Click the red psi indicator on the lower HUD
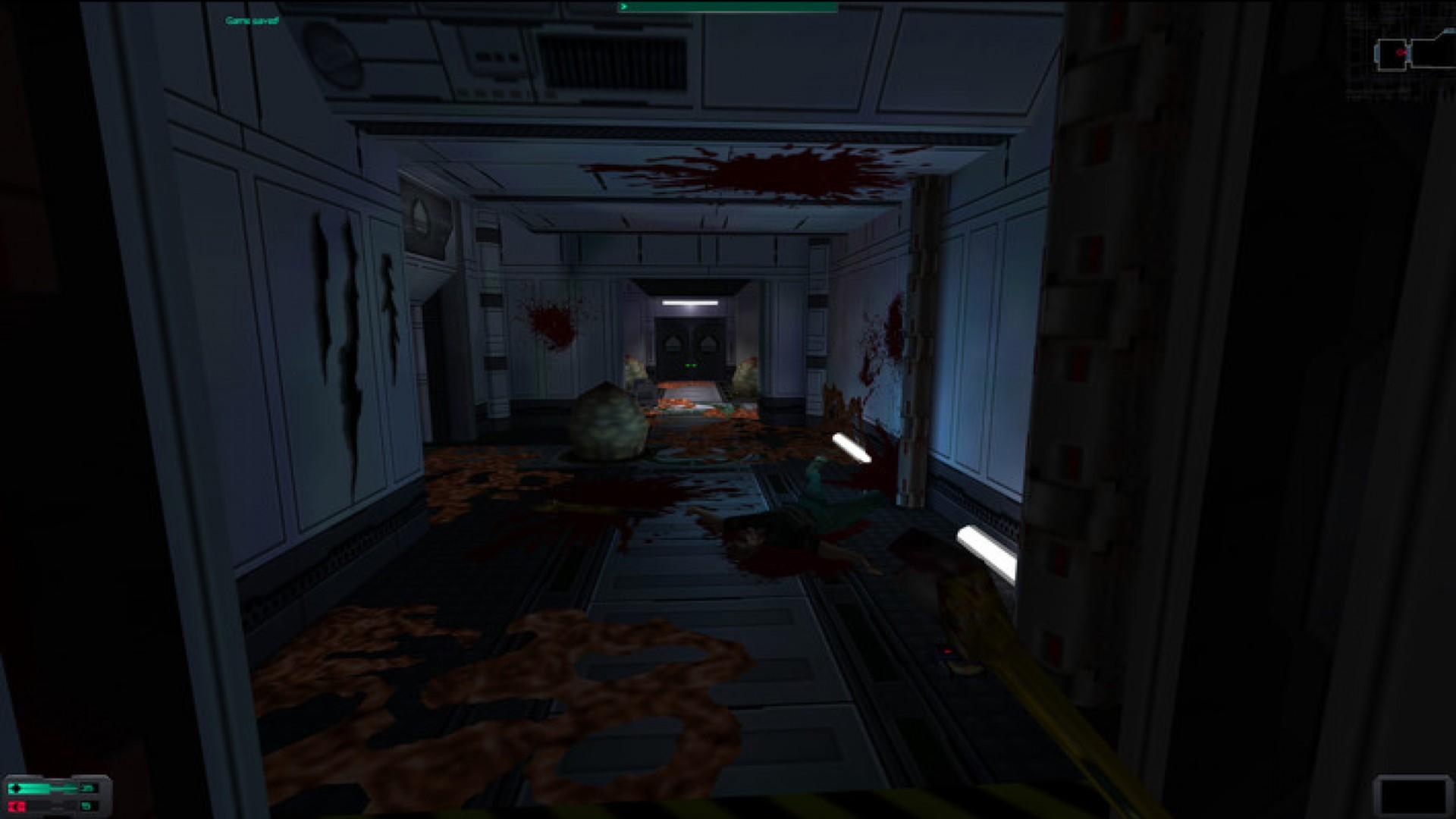1456x819 pixels. (15, 805)
